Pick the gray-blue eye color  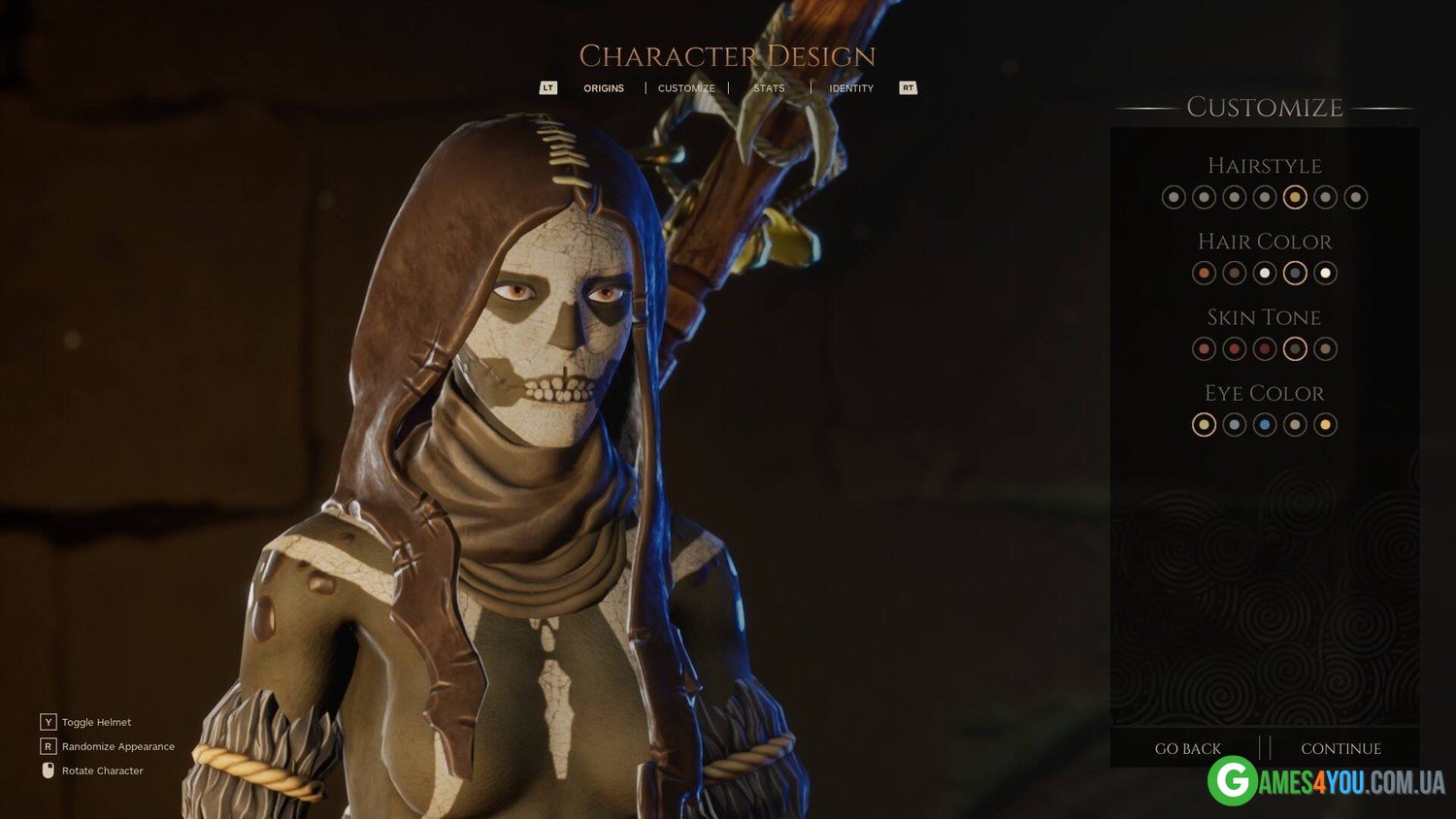click(1234, 424)
